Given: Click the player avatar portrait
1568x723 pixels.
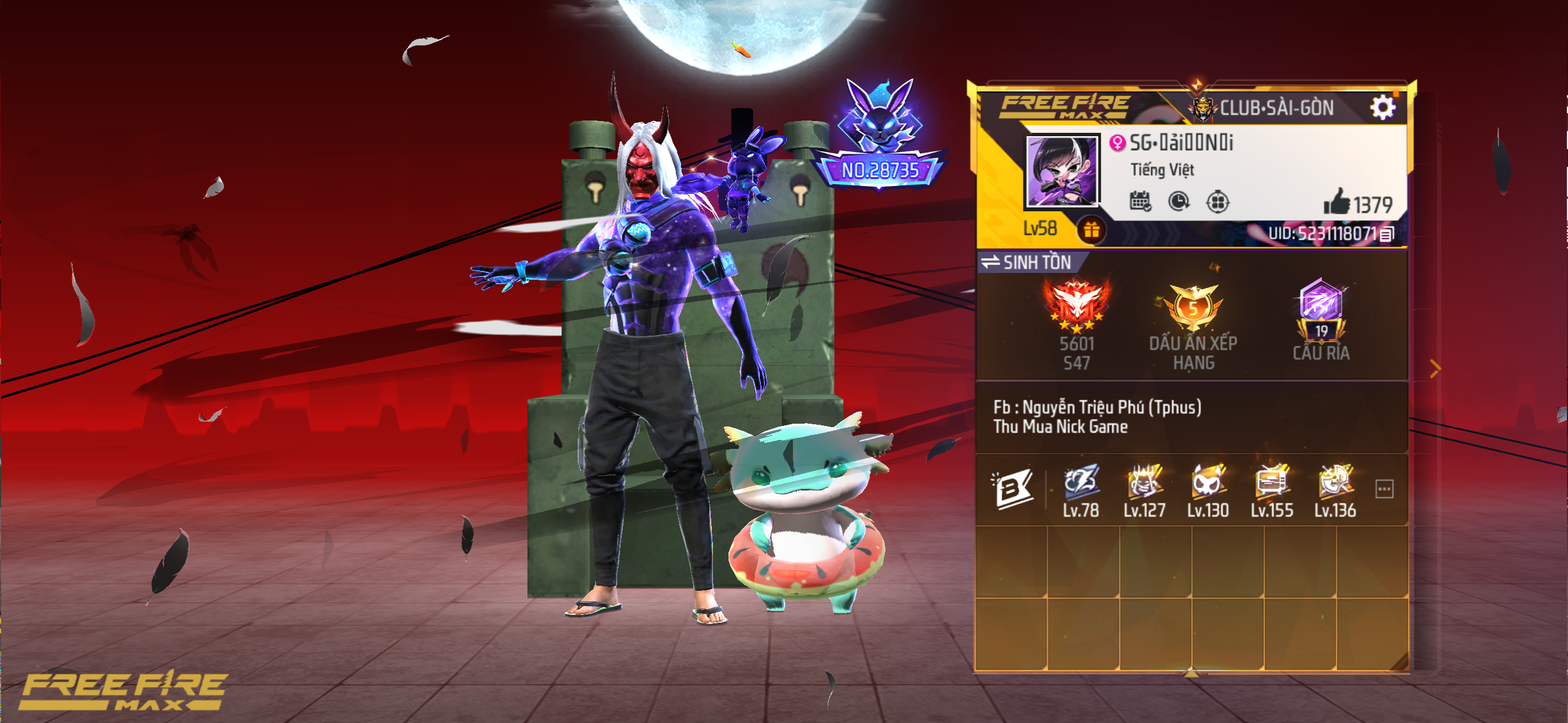Looking at the screenshot, I should (1062, 172).
